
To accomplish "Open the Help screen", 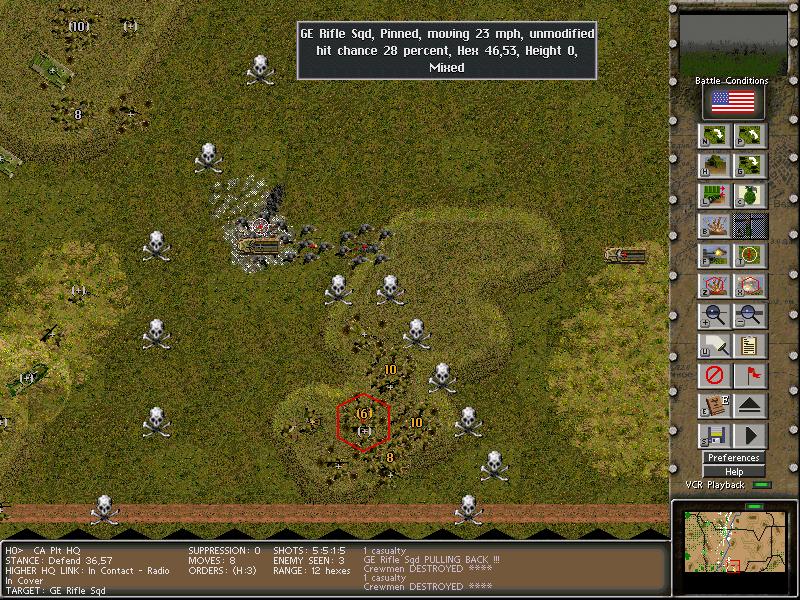I will (733, 471).
